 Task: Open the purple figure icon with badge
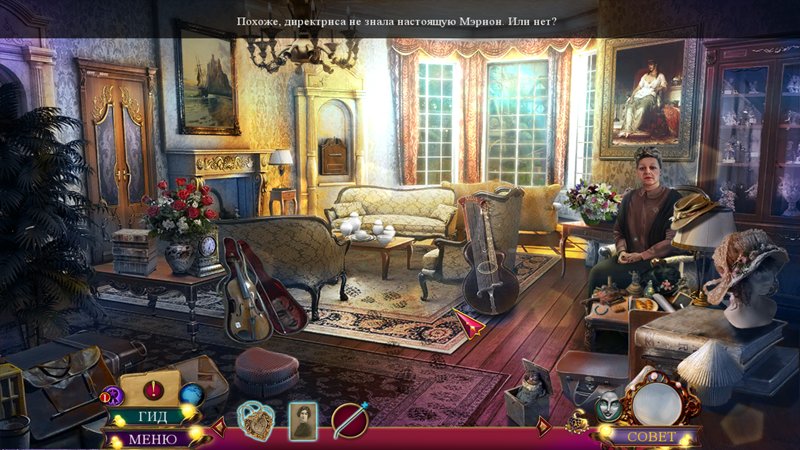[x=111, y=396]
